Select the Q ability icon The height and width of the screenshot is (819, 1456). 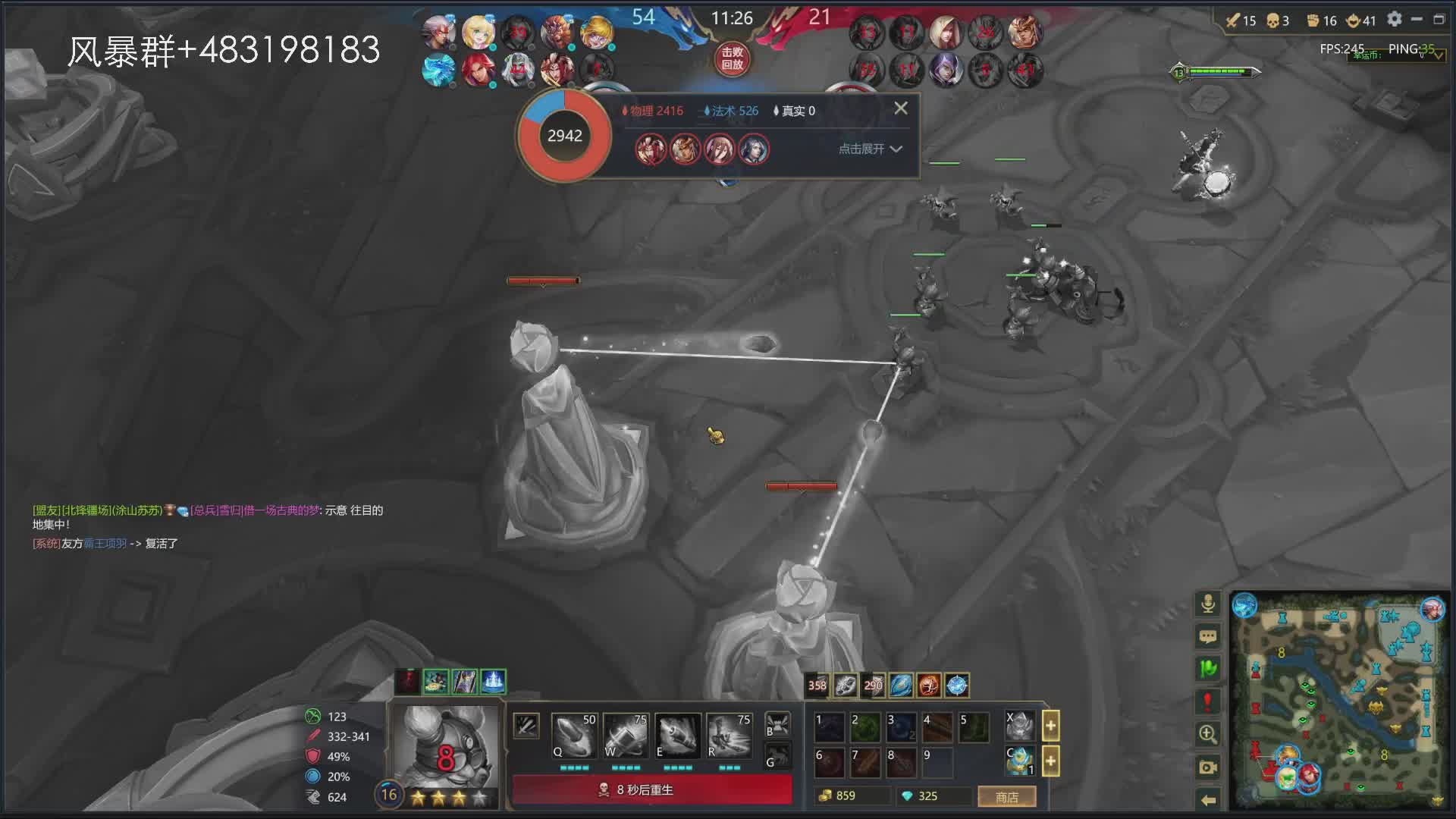click(x=573, y=735)
